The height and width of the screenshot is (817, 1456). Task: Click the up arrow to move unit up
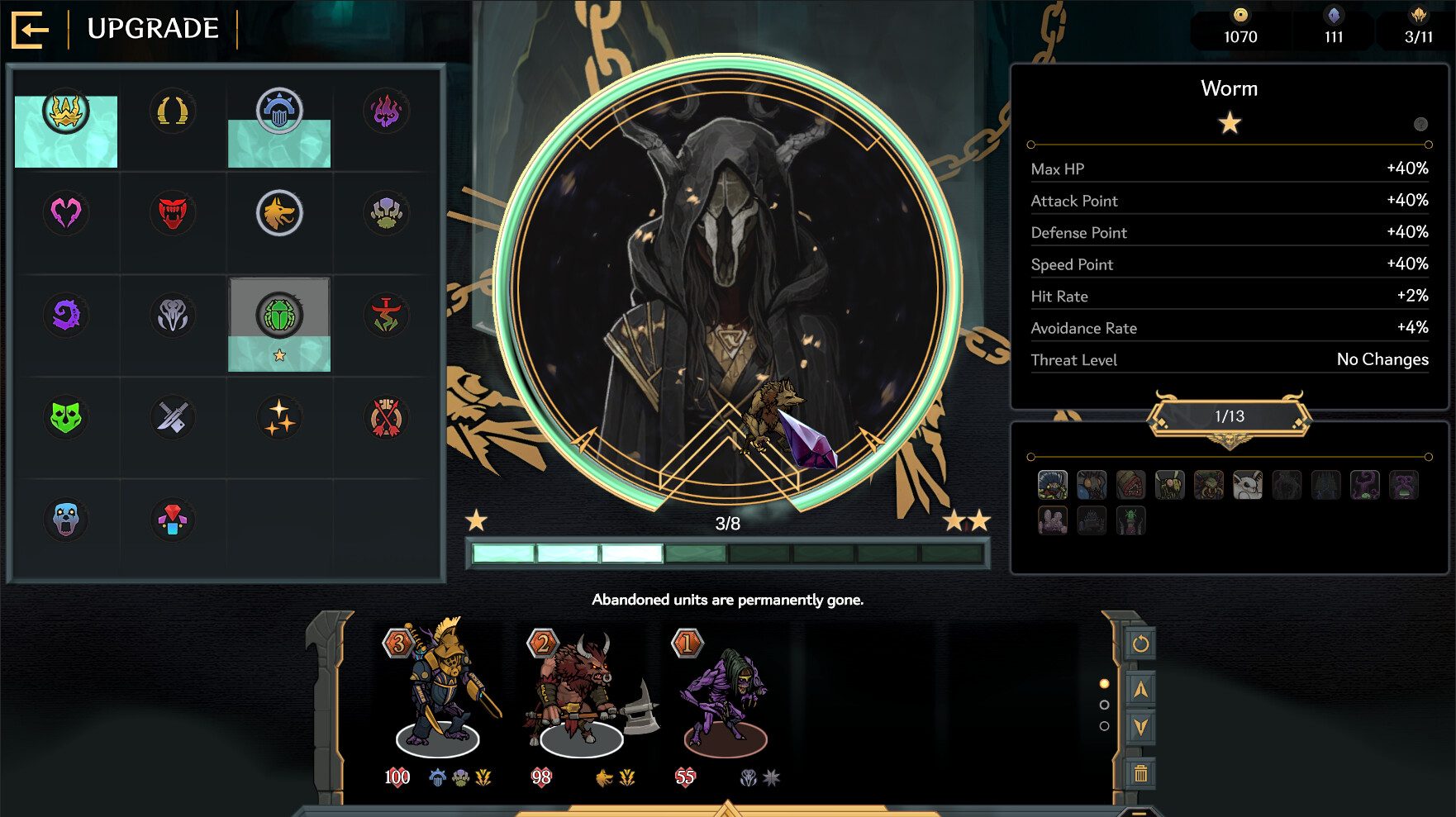click(1142, 691)
